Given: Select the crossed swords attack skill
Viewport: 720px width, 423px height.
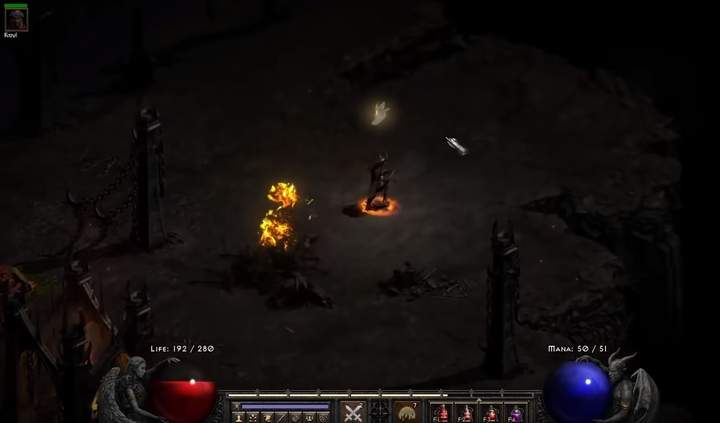Looking at the screenshot, I should click(x=353, y=412).
